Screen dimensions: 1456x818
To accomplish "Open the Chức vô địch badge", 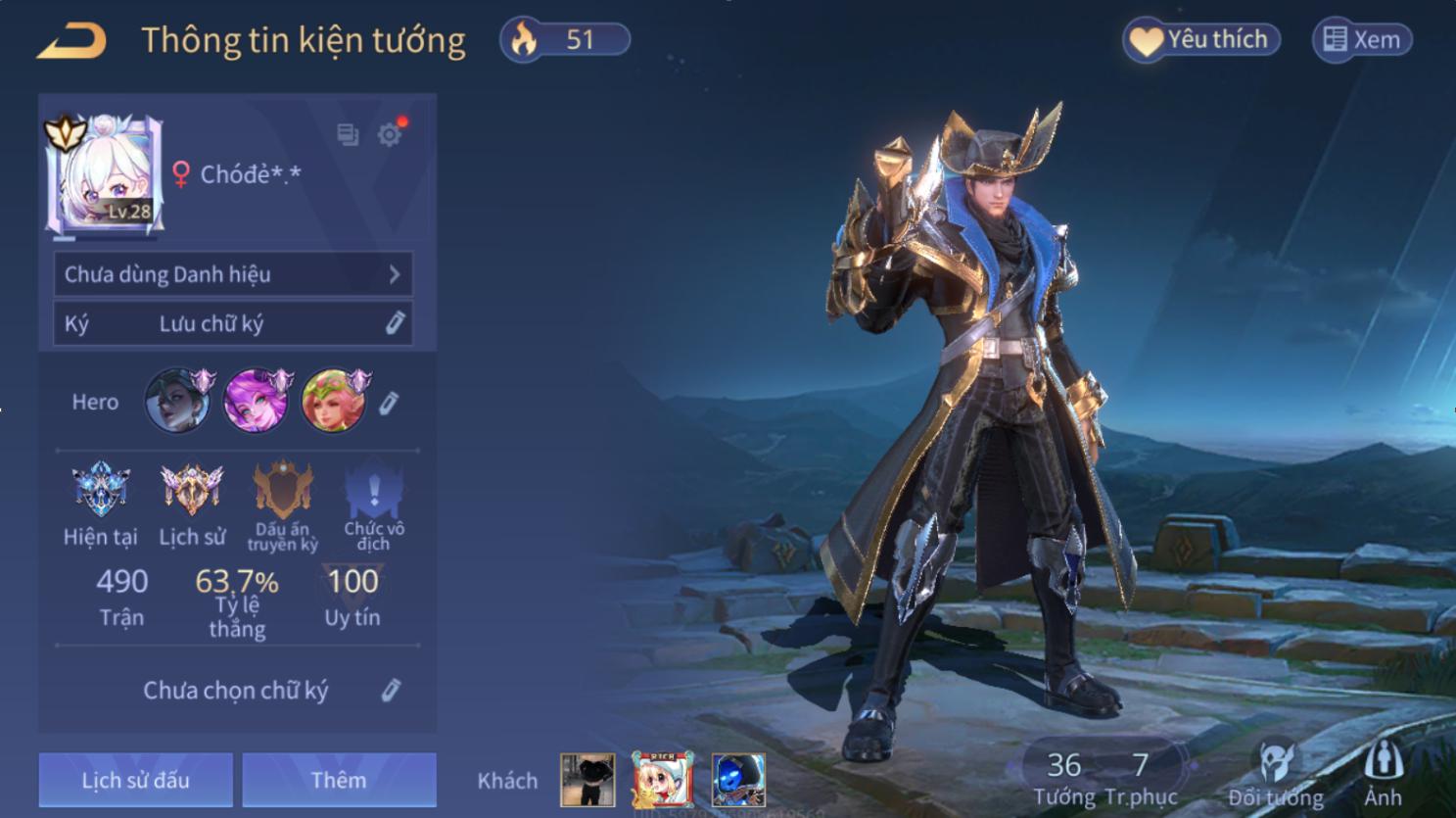I will (x=373, y=490).
